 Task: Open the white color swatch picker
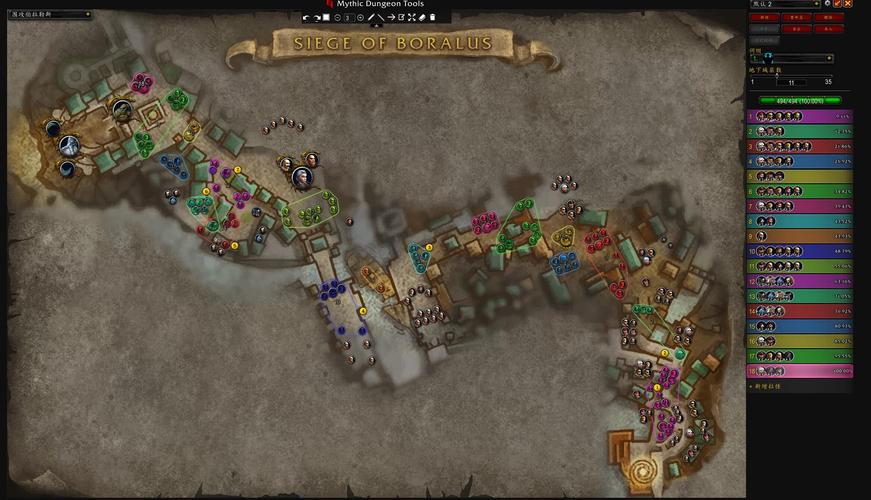pyautogui.click(x=327, y=18)
